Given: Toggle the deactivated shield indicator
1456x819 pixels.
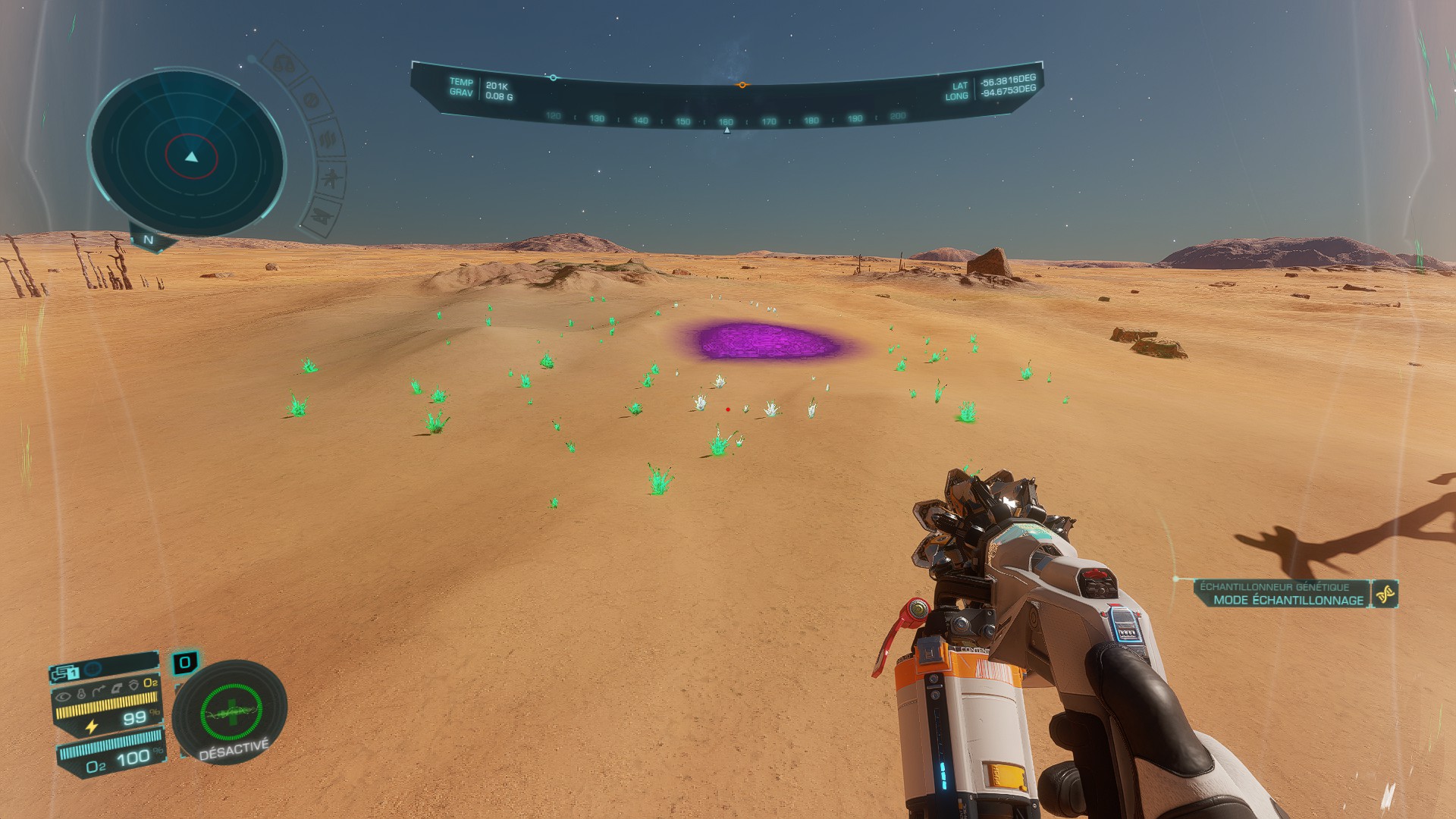Looking at the screenshot, I should [231, 714].
